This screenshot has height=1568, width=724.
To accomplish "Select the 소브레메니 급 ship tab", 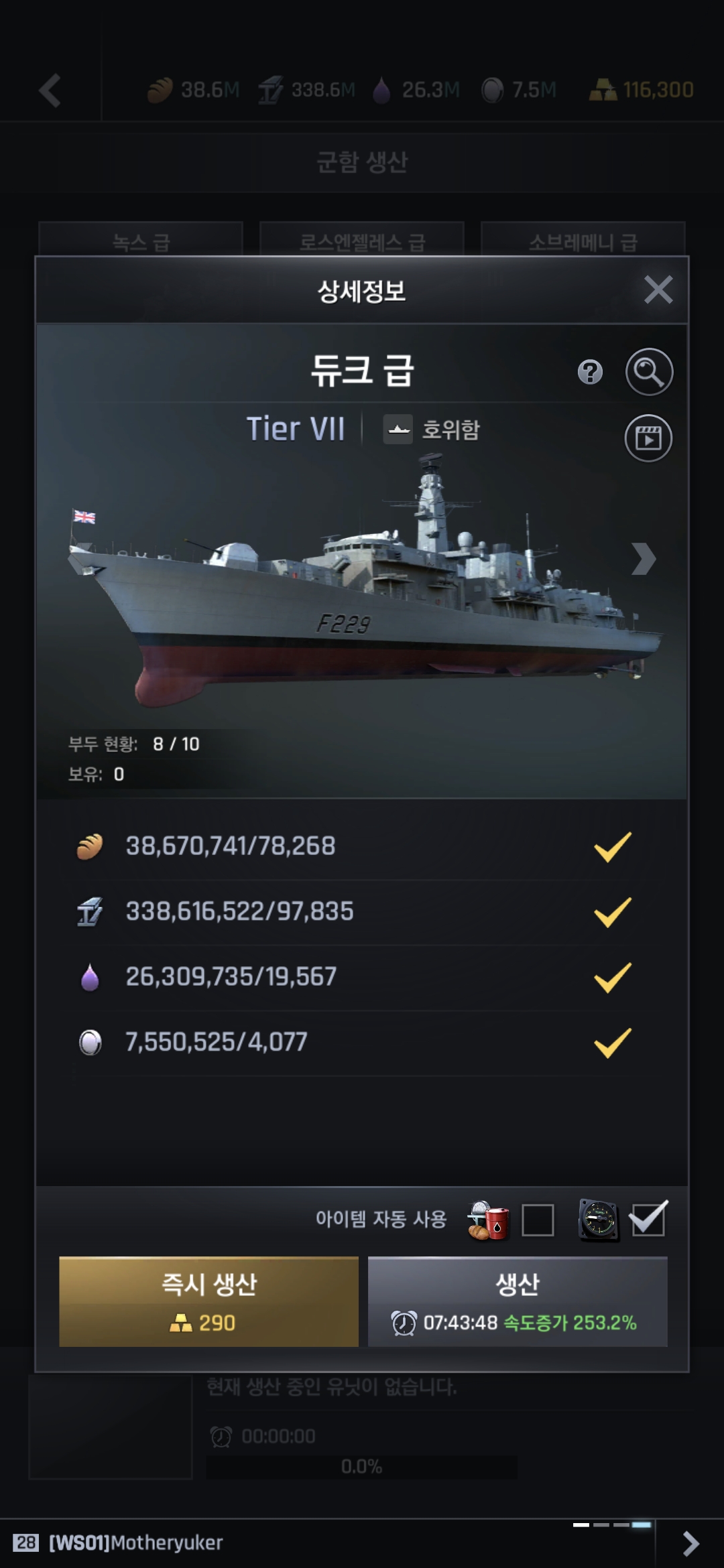I will [x=583, y=240].
